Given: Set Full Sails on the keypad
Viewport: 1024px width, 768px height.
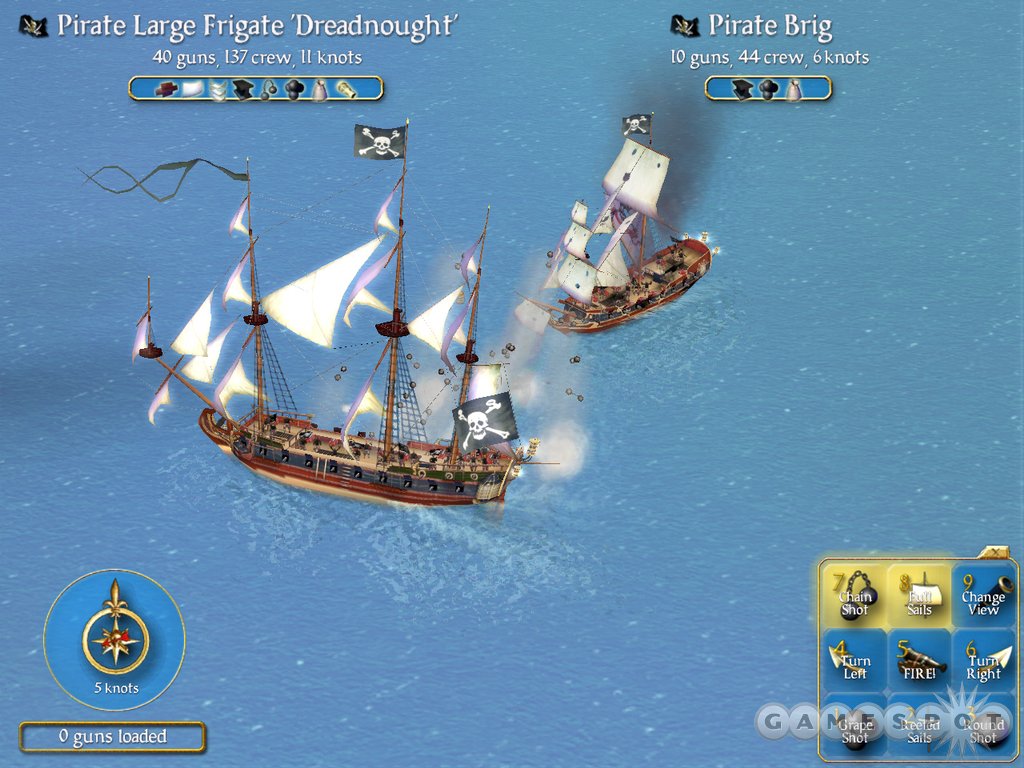Looking at the screenshot, I should pos(919,595).
